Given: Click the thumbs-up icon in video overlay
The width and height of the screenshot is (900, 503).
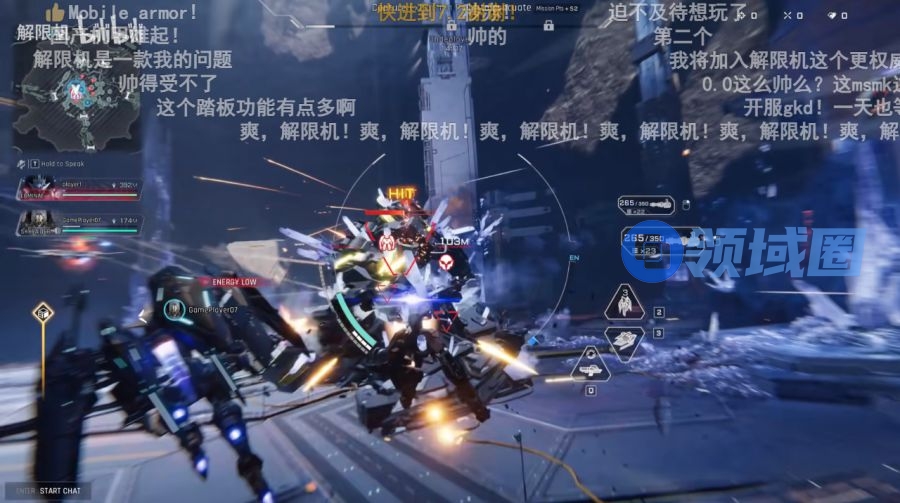Looking at the screenshot, I should 54,13.
